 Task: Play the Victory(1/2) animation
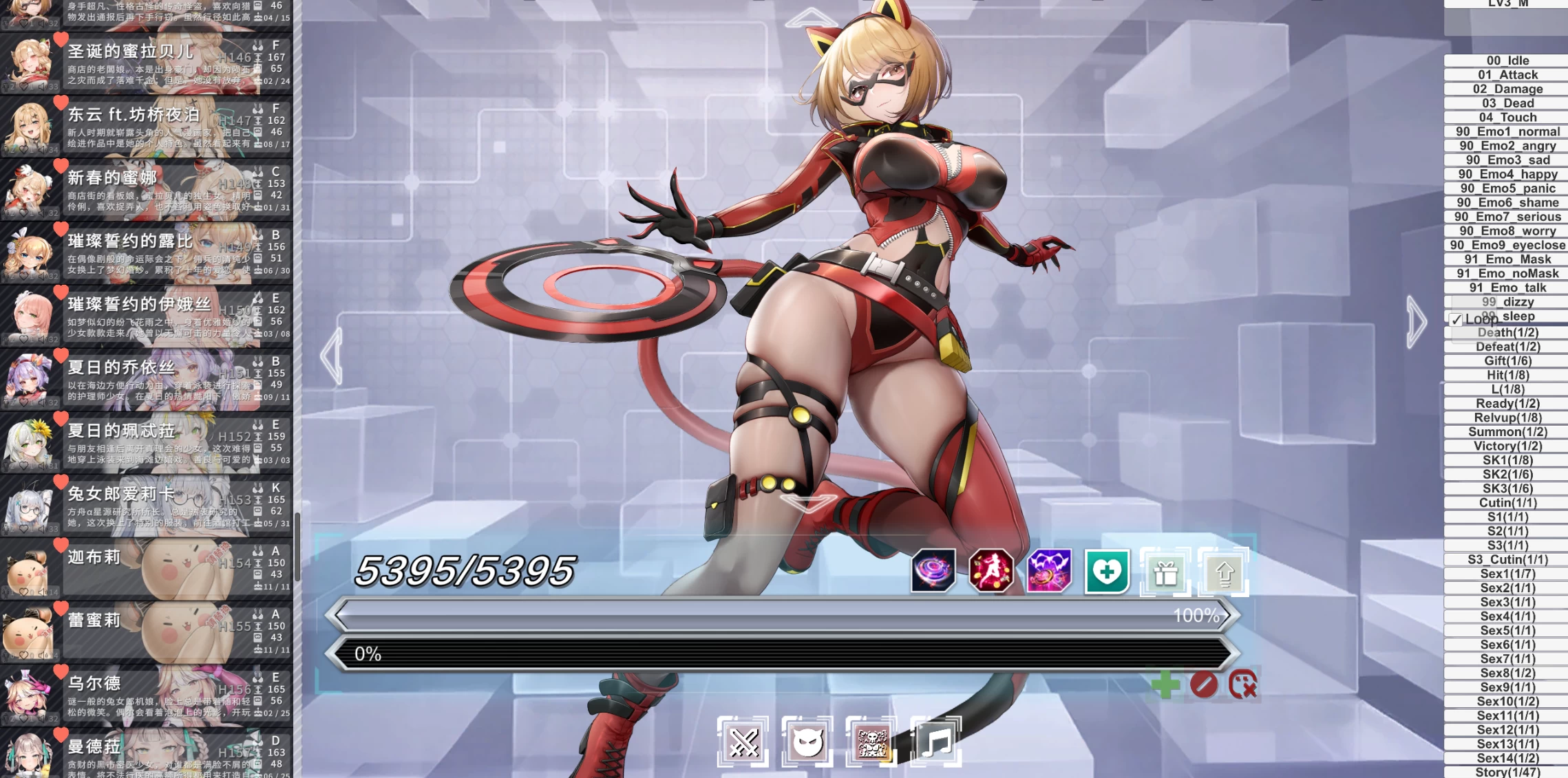(1507, 446)
